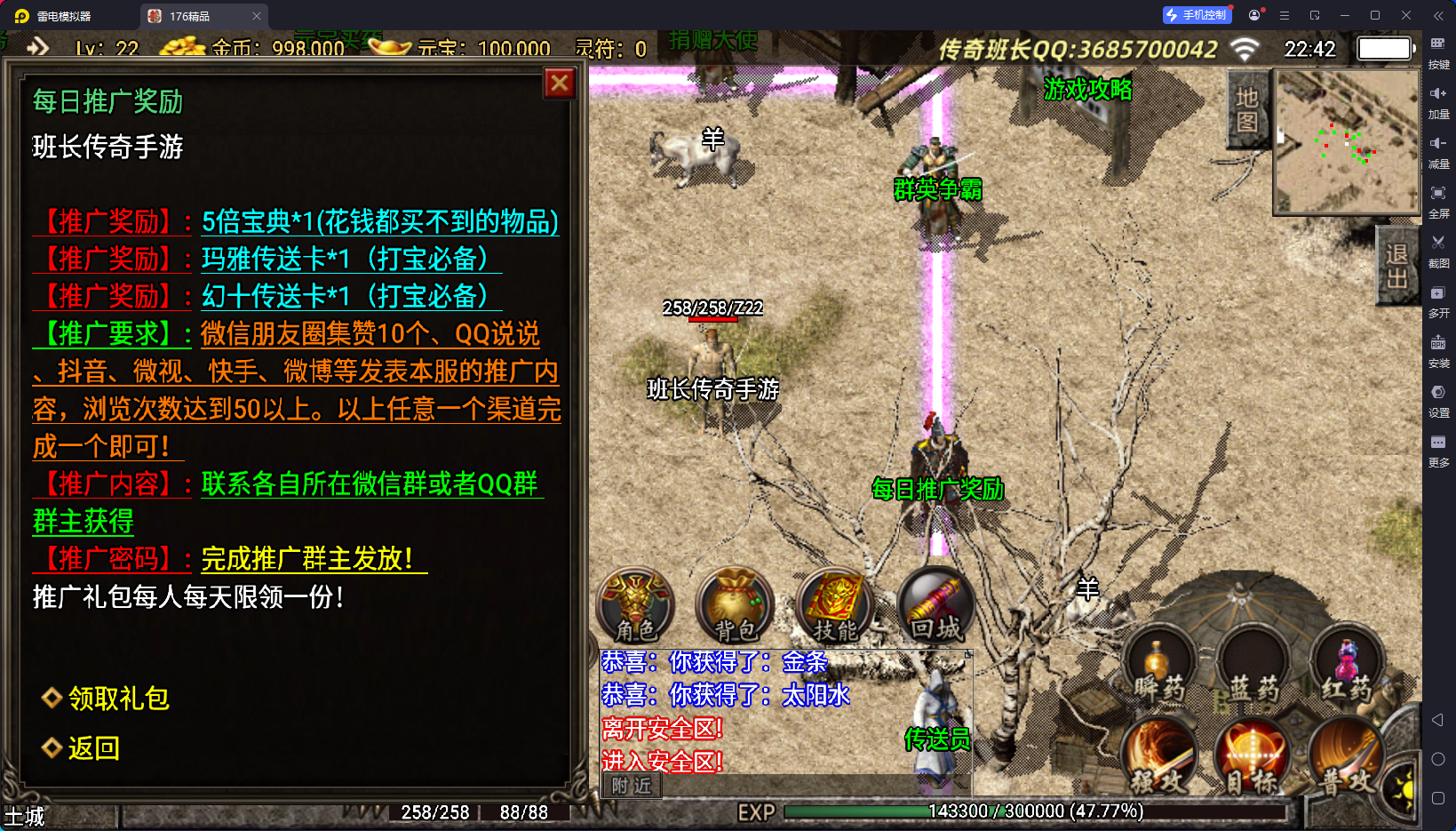Close the 176精品 emulator tab
The width and height of the screenshot is (1456, 831).
257,16
